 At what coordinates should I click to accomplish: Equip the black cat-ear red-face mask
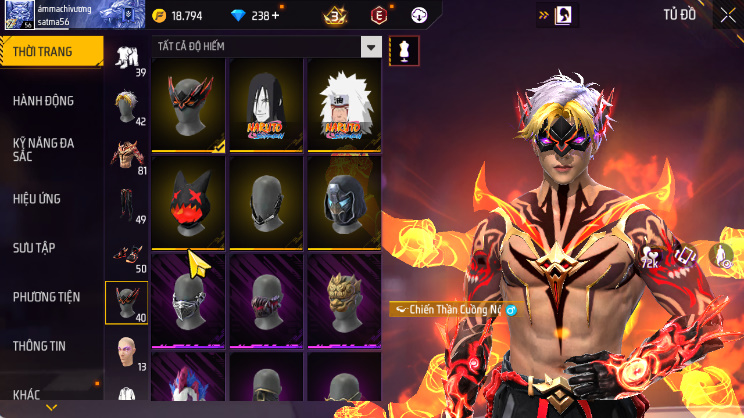click(x=189, y=200)
